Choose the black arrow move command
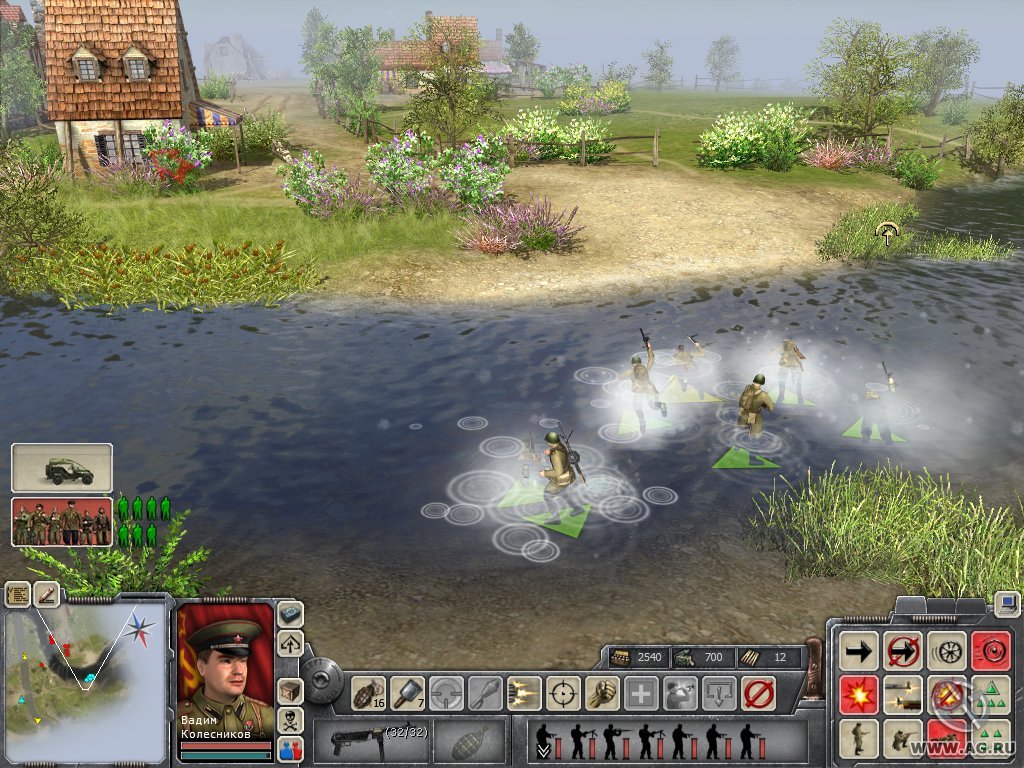 [859, 651]
